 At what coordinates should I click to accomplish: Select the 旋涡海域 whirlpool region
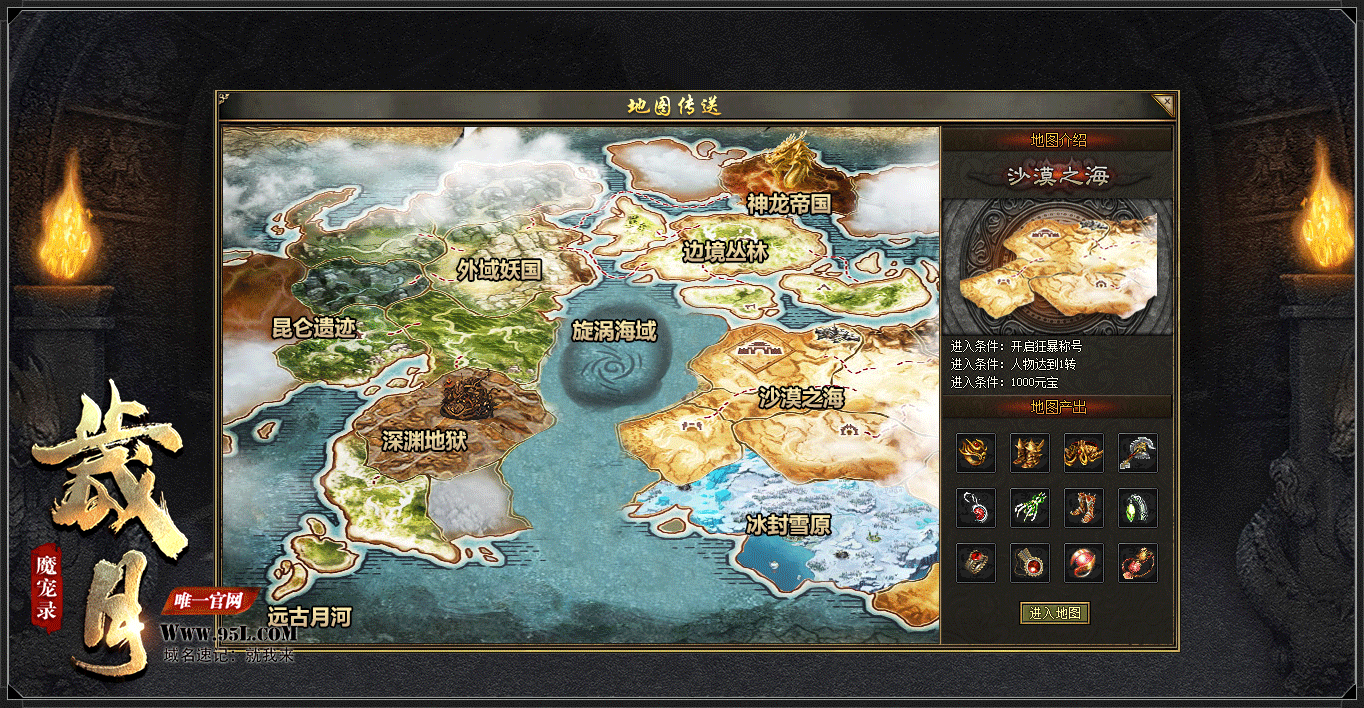click(x=614, y=331)
